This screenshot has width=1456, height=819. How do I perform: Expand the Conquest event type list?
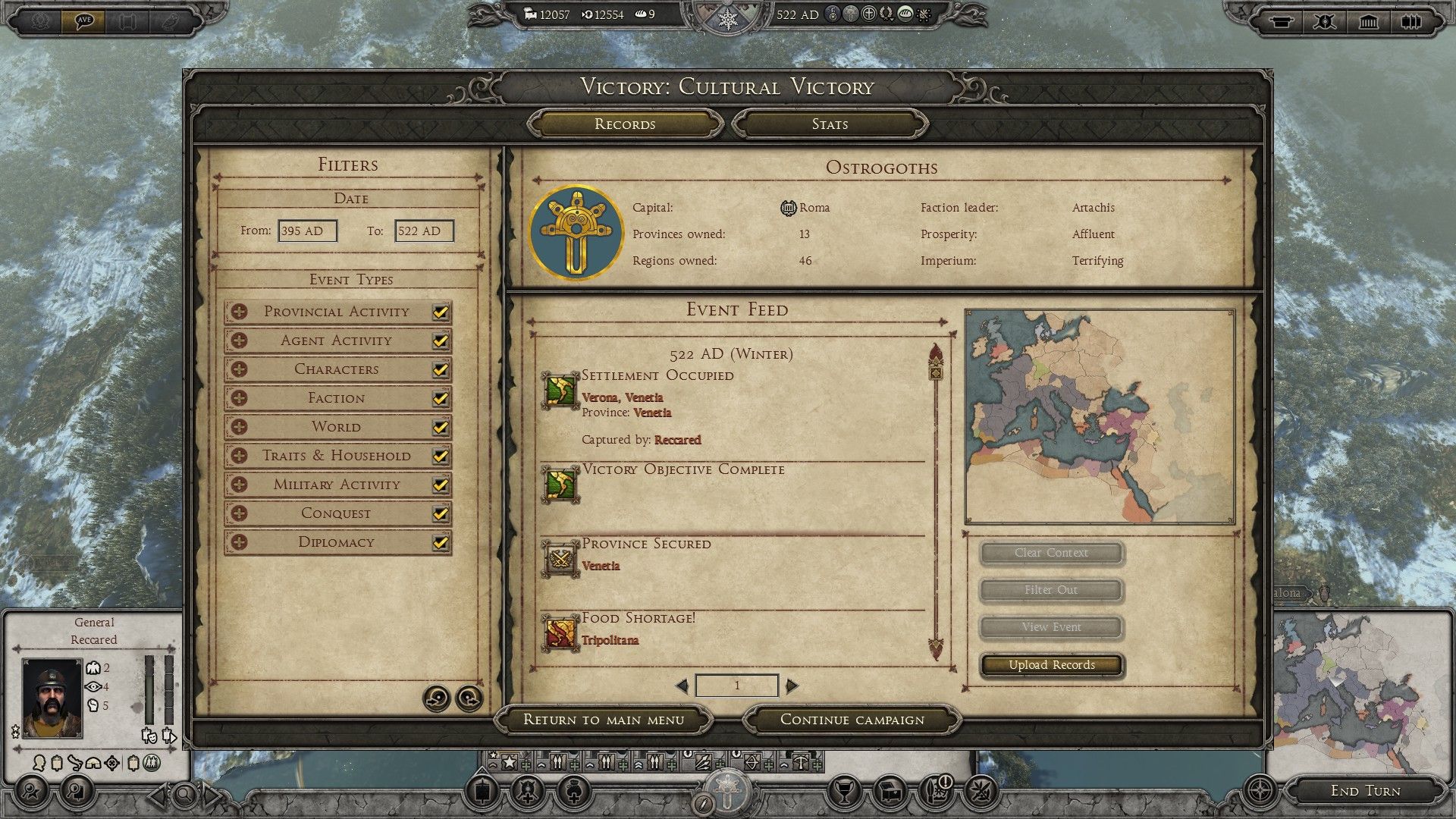pos(240,513)
